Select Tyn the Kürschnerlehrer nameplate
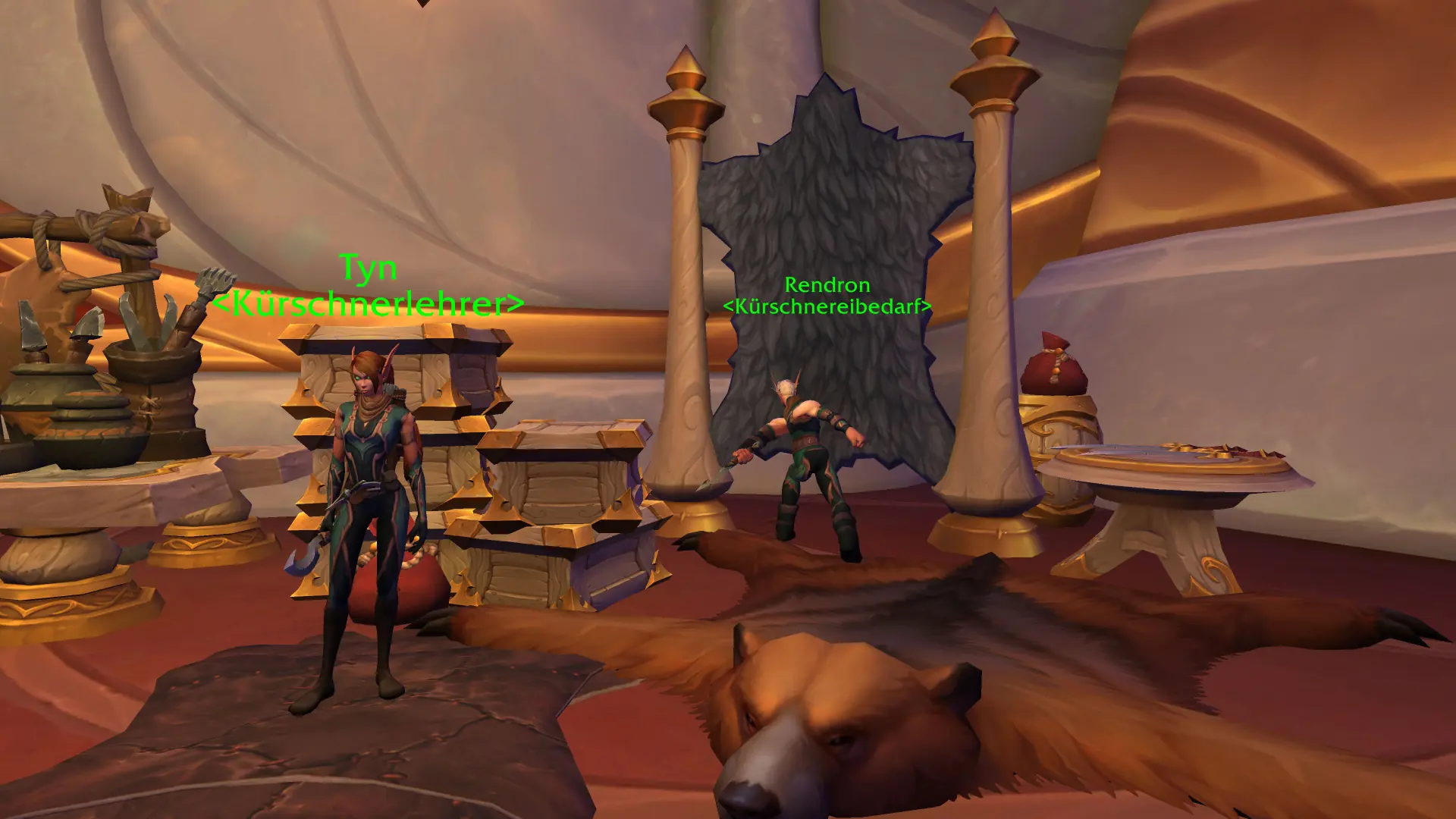1456x819 pixels. pyautogui.click(x=368, y=286)
